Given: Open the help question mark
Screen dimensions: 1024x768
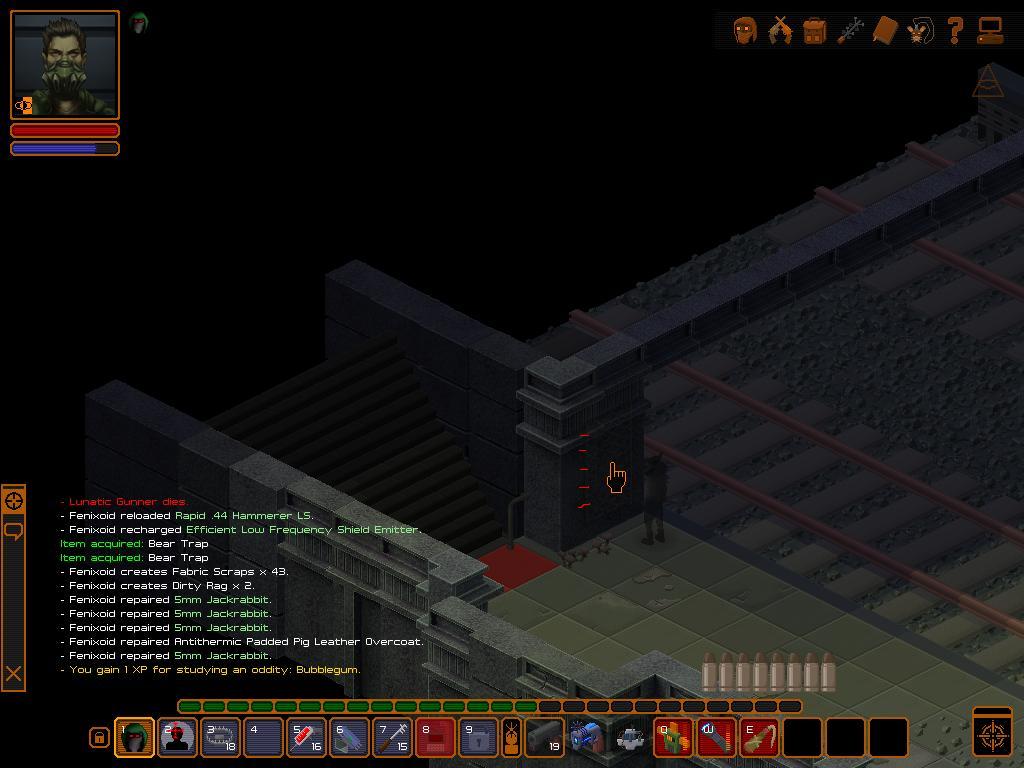Looking at the screenshot, I should pos(955,31).
